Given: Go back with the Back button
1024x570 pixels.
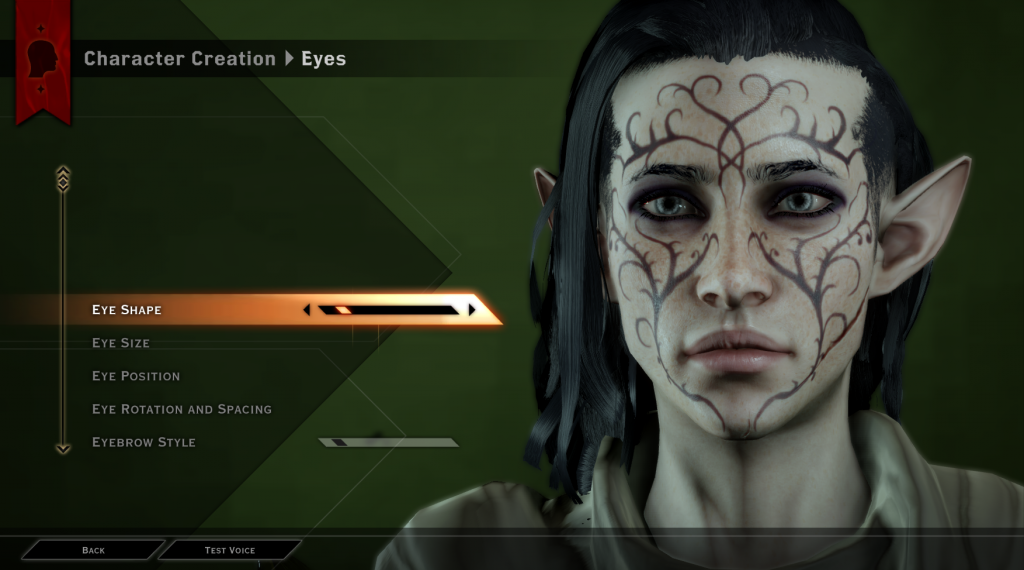Looking at the screenshot, I should tap(93, 550).
